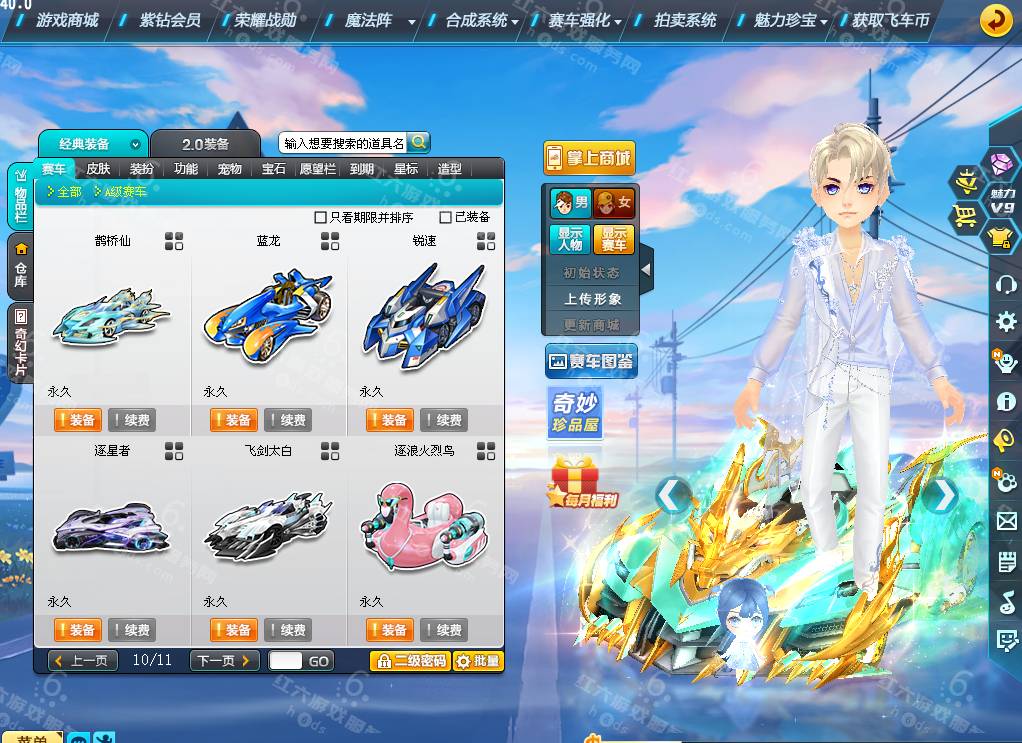Toggle the 只看期限并排序 checkbox

pyautogui.click(x=321, y=217)
